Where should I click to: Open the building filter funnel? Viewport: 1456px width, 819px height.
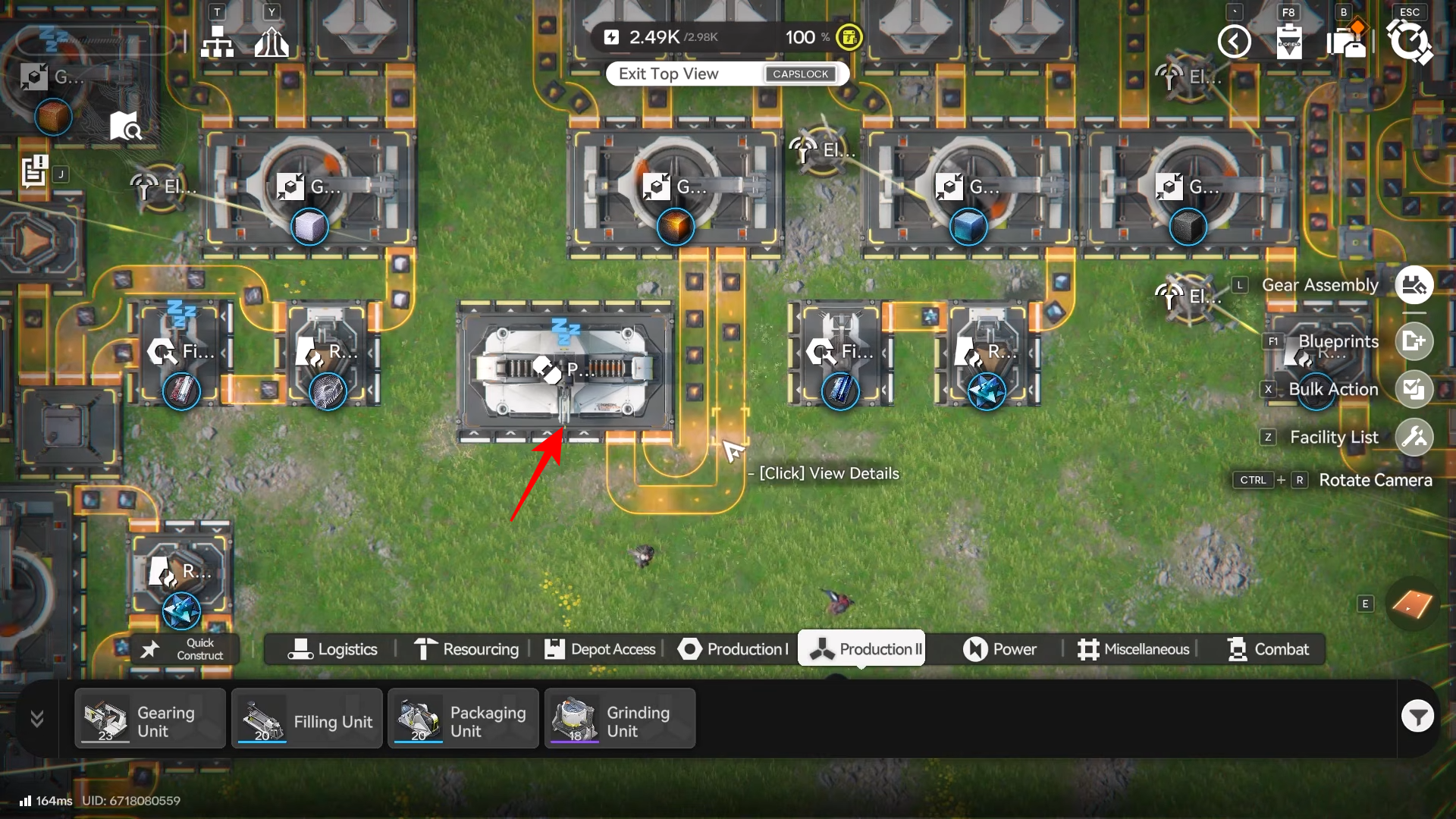[1417, 717]
